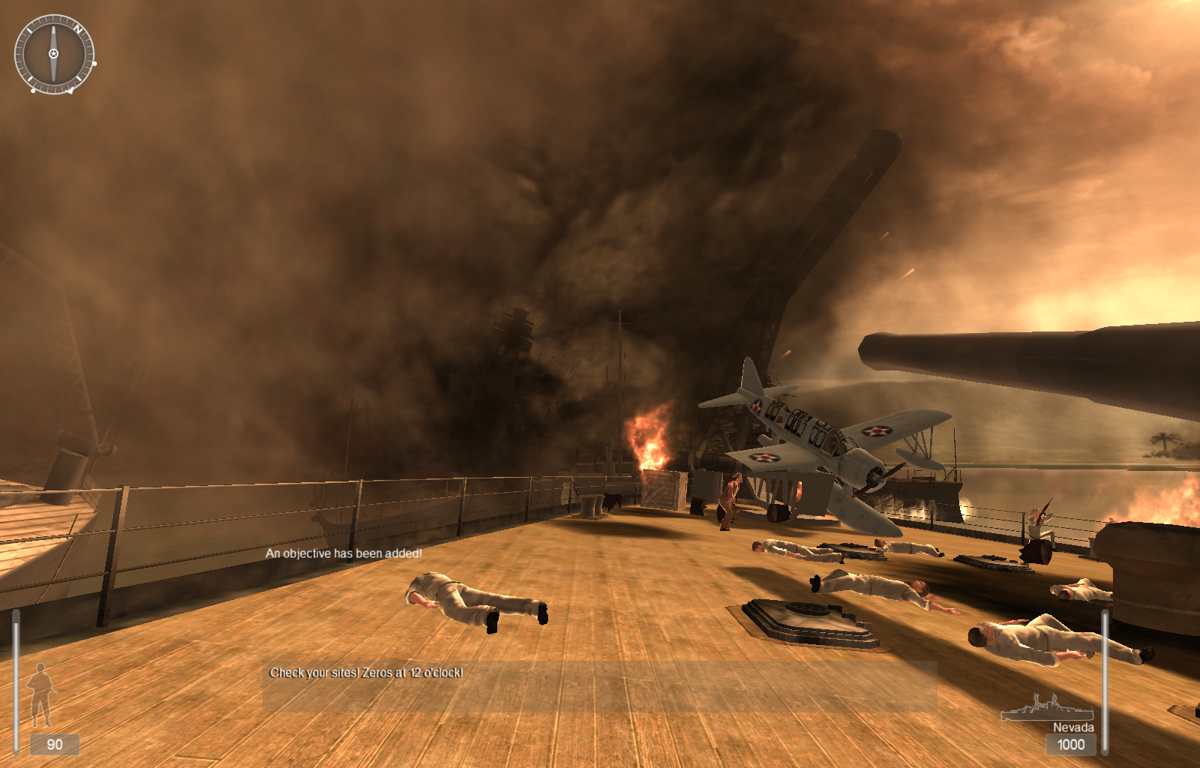Select the soldier silhouette health icon

point(42,694)
